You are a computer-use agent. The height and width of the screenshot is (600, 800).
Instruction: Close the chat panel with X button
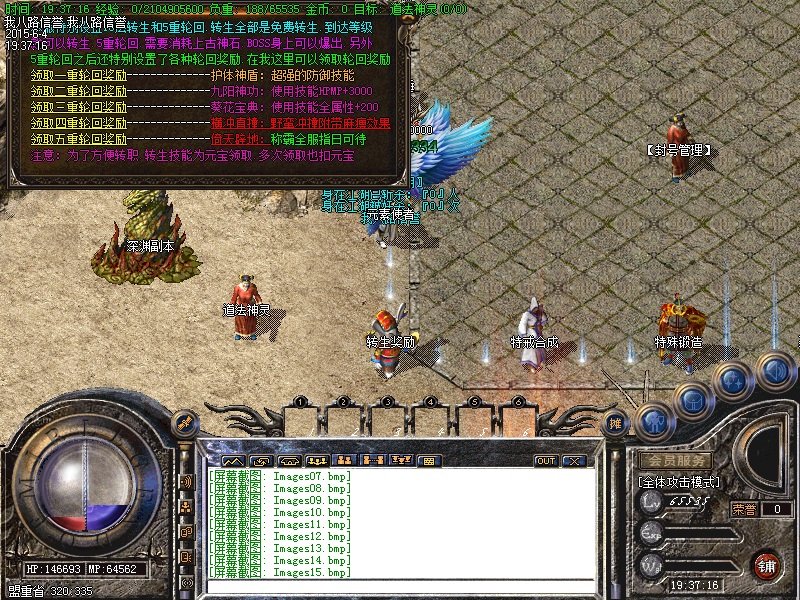pos(573,461)
